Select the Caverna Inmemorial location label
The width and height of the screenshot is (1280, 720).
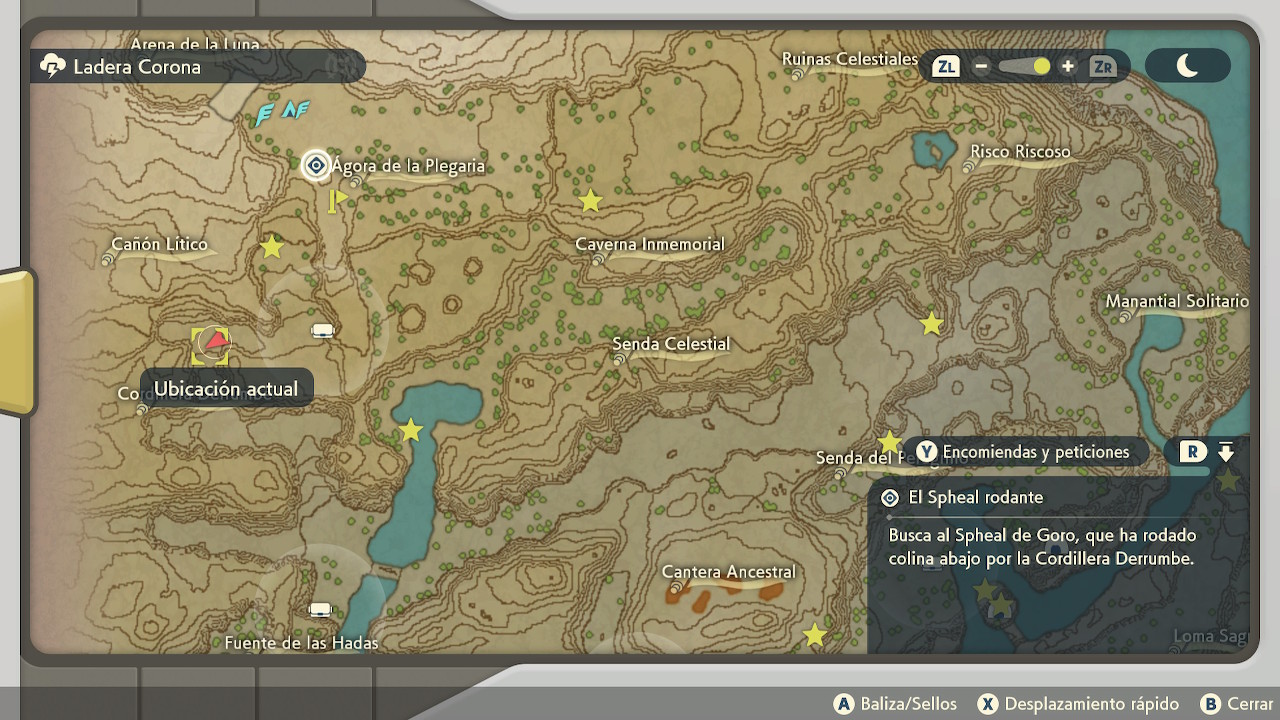tap(650, 244)
